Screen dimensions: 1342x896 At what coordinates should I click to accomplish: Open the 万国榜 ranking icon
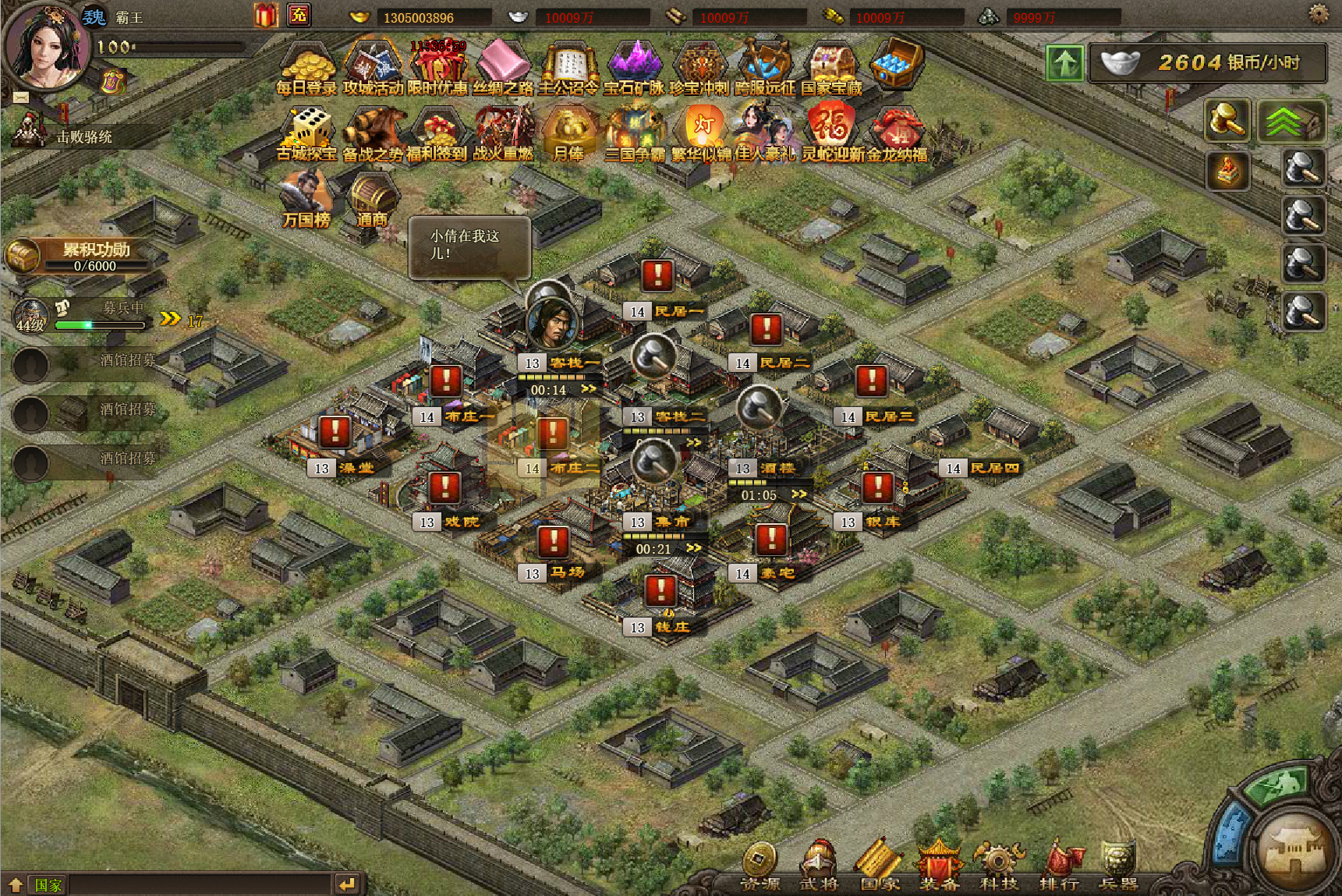click(306, 199)
